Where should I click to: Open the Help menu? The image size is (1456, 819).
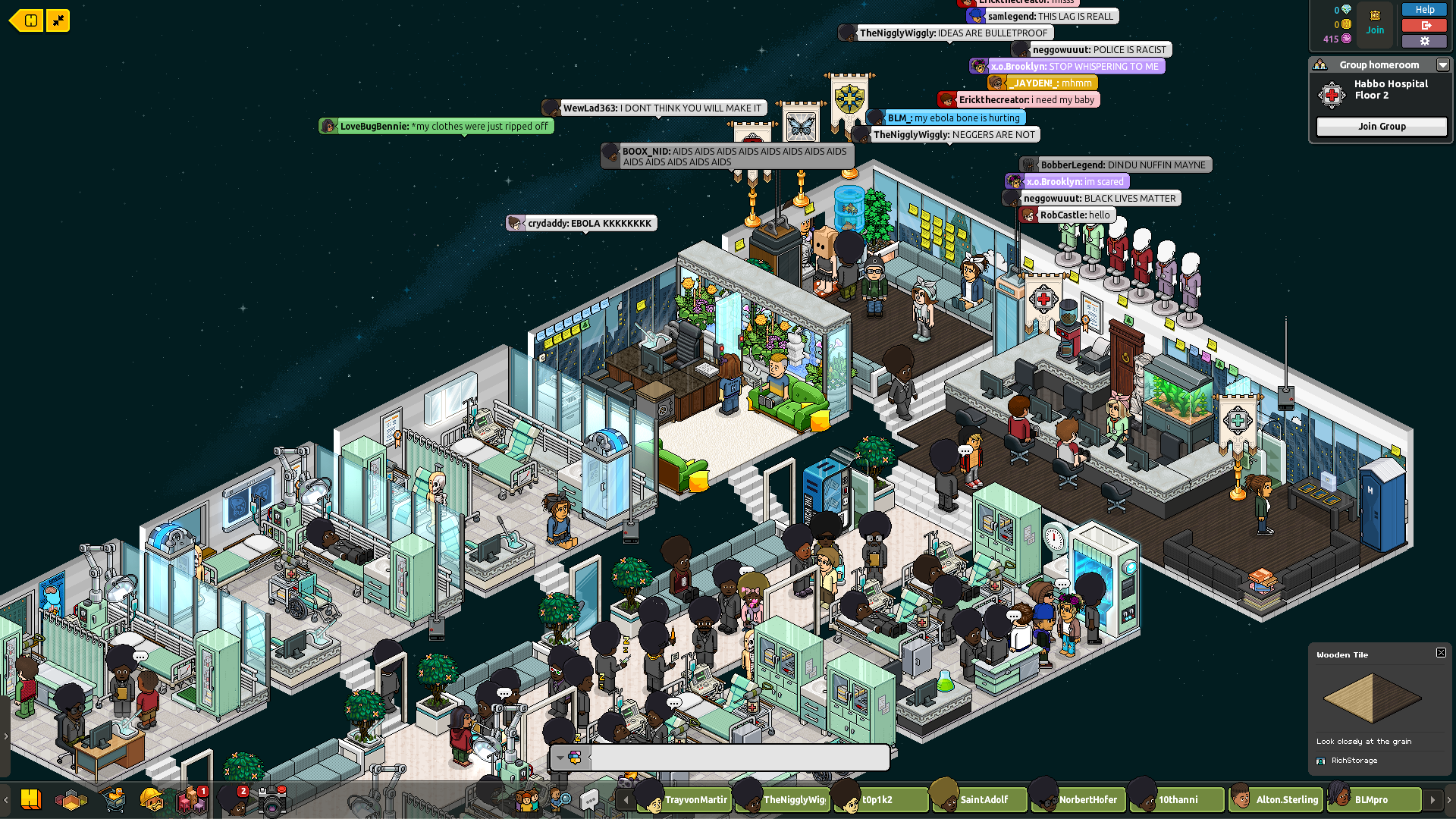click(1424, 10)
